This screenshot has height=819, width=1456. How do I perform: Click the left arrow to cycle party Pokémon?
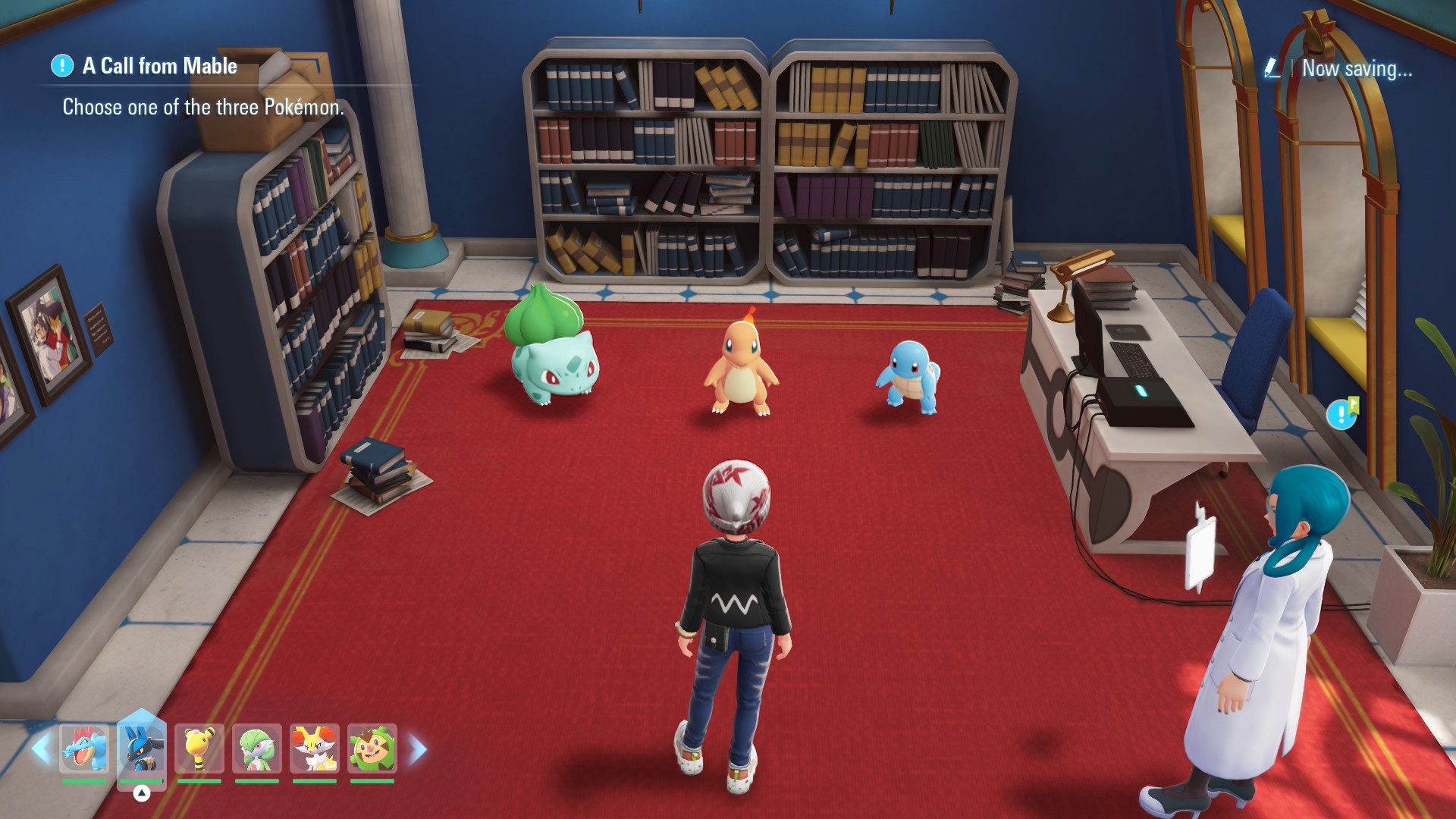coord(42,749)
